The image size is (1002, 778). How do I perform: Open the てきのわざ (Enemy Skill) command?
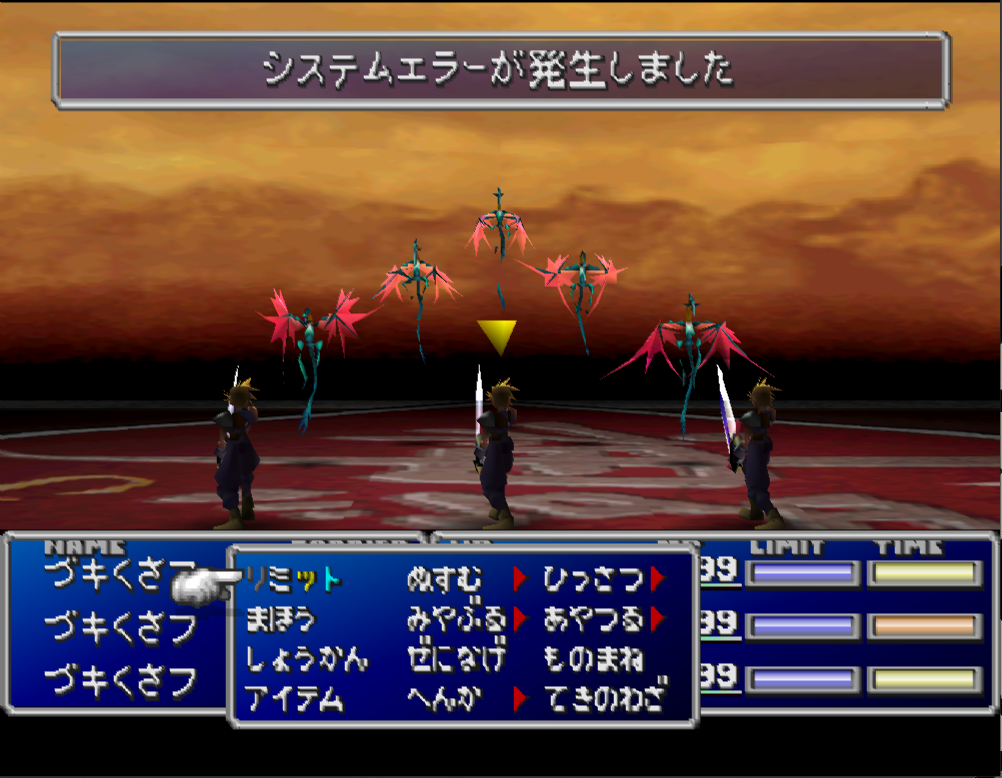(605, 699)
